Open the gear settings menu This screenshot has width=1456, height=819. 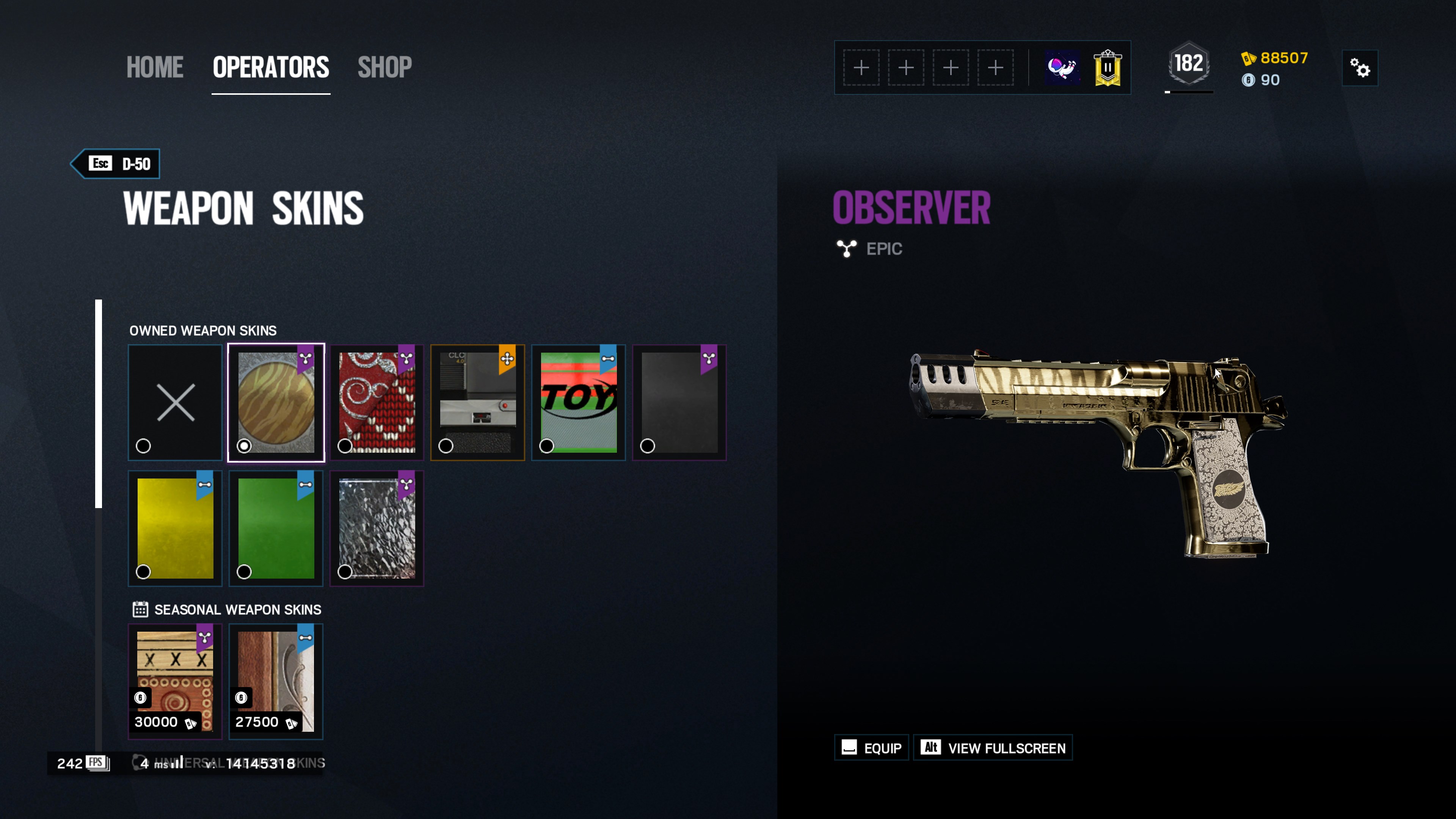click(x=1359, y=68)
